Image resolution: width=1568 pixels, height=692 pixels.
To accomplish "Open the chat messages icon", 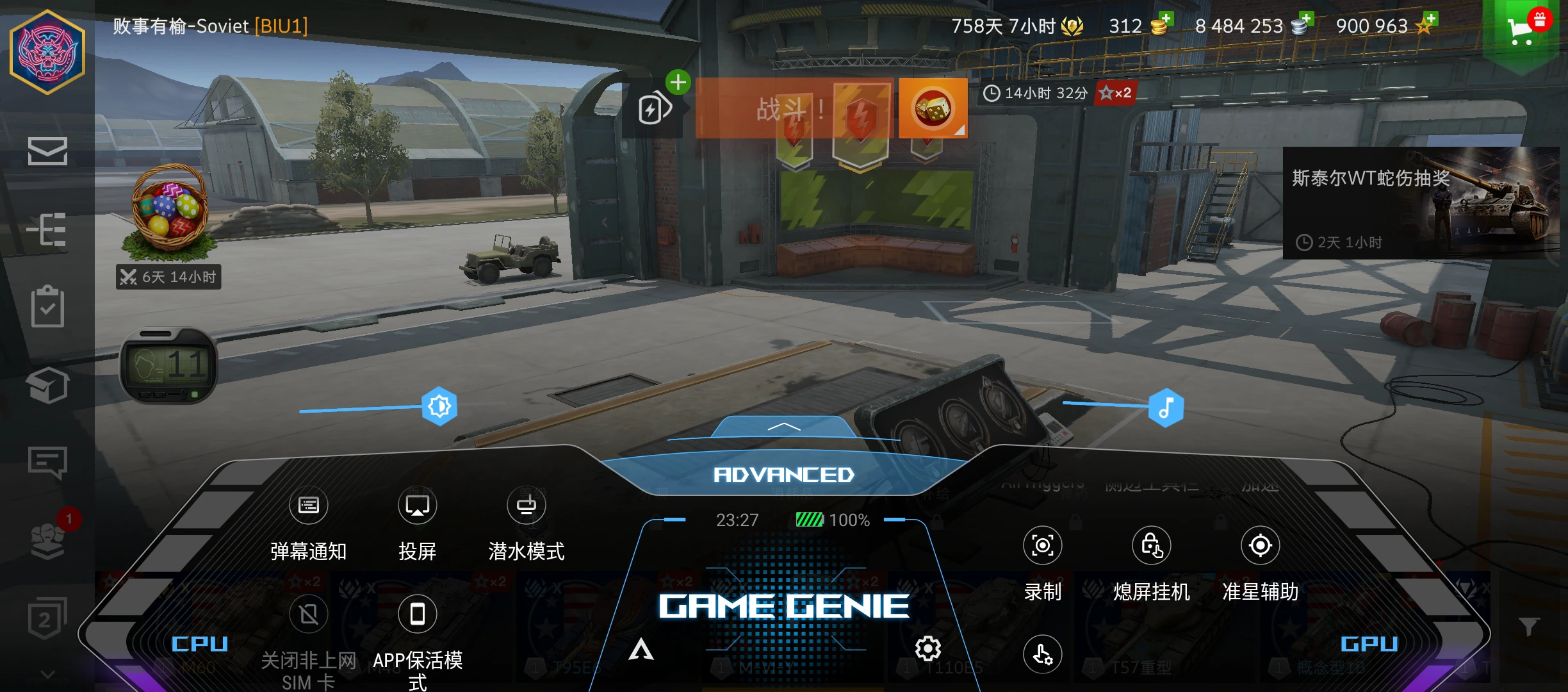I will 47,462.
